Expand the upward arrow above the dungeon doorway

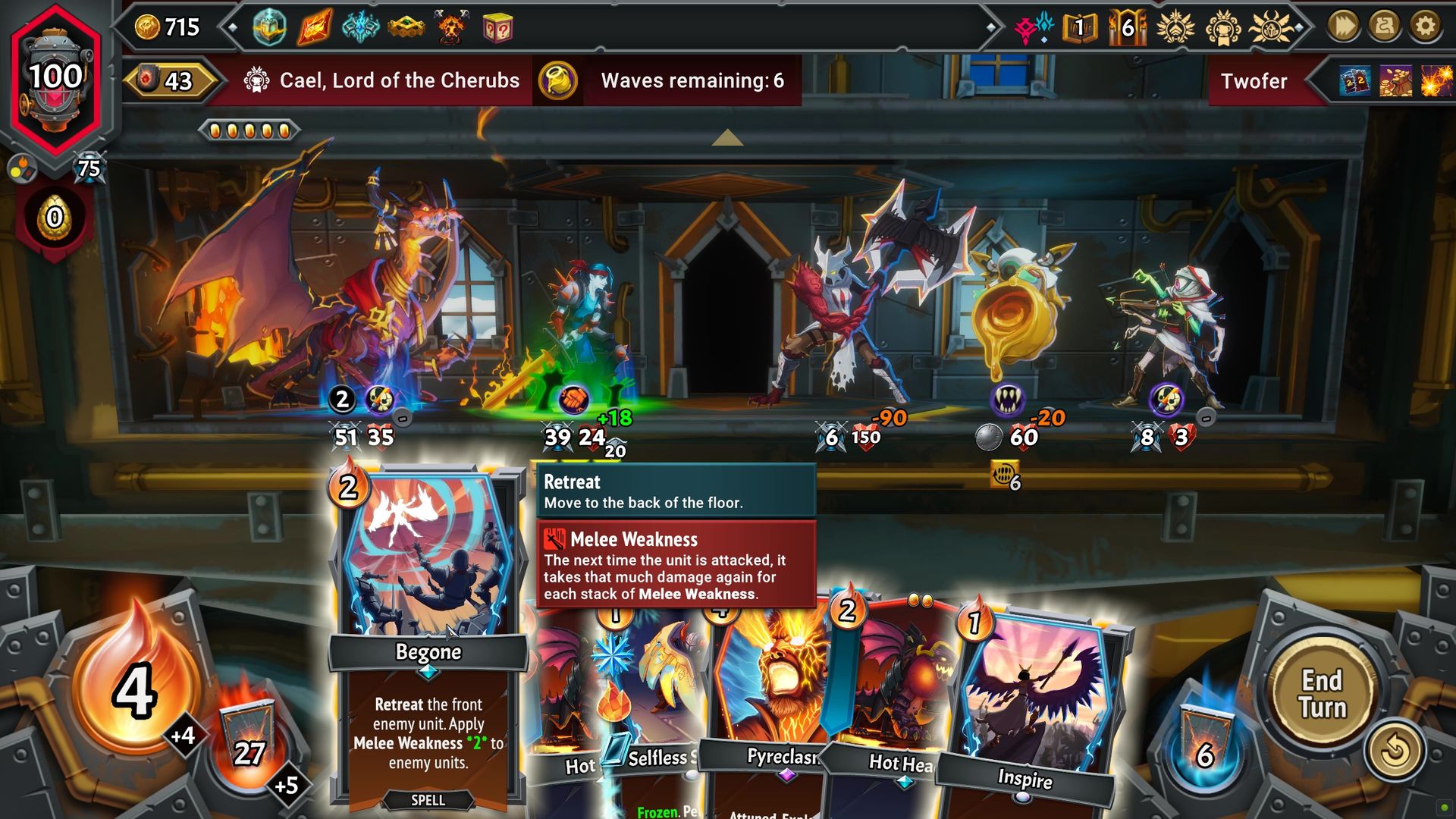click(x=727, y=137)
